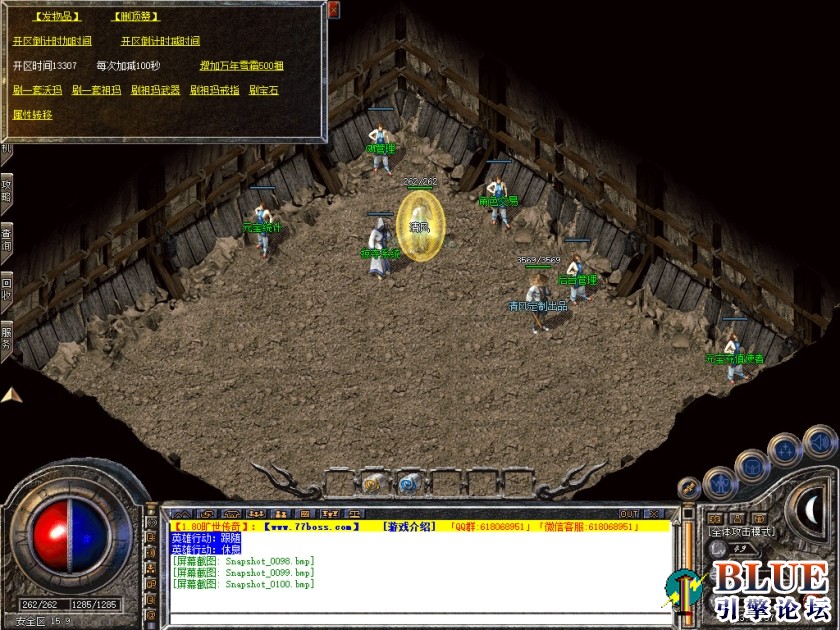Spawn a Zuma weapon via 刷祖玛武器

[x=155, y=90]
